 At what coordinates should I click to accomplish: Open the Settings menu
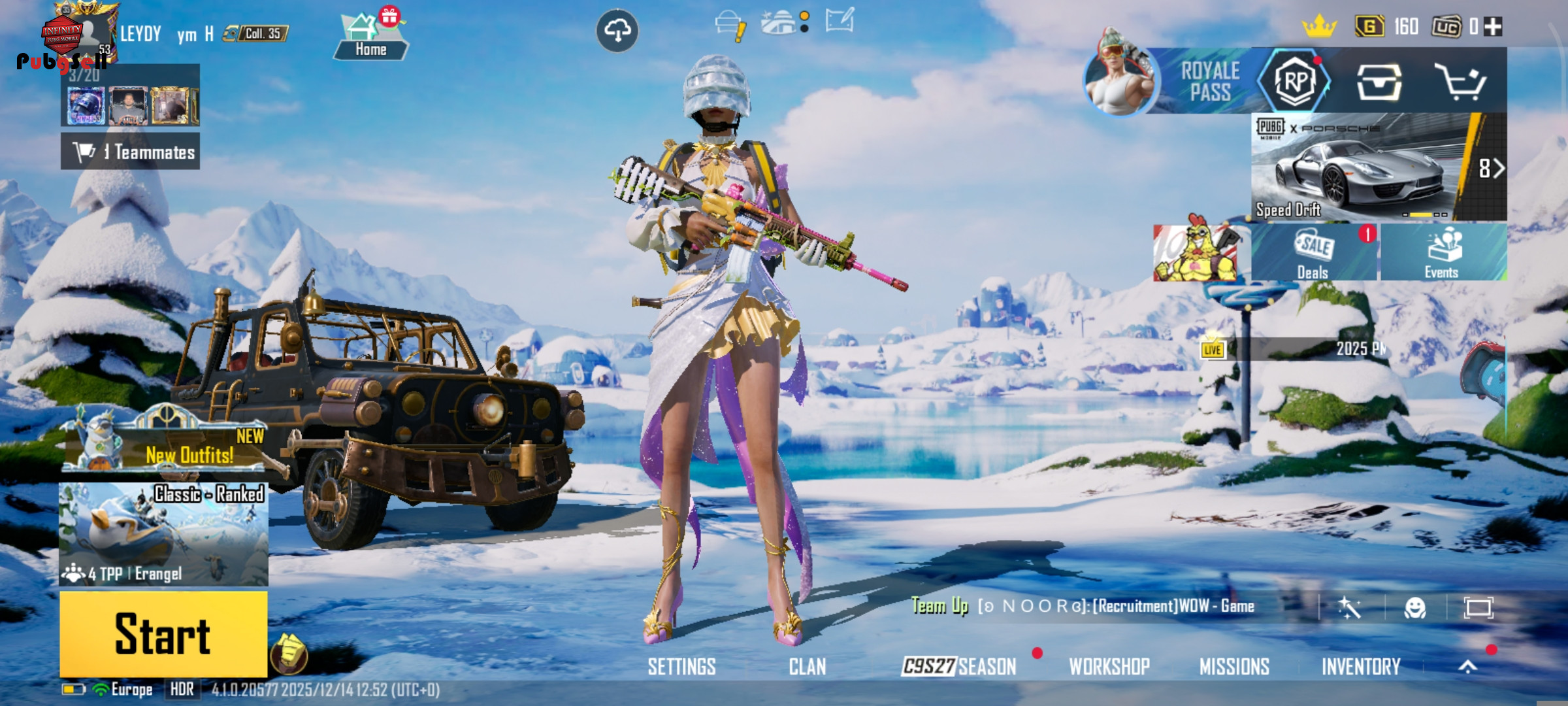(681, 666)
